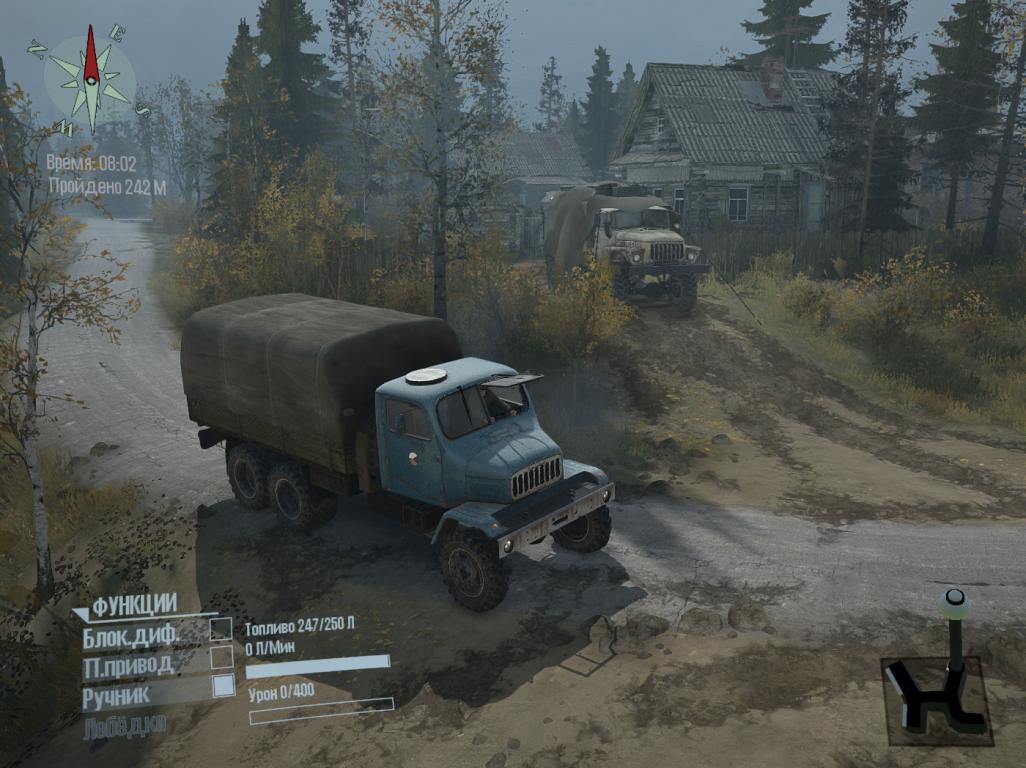
Task: Select the Лебёдка winch function
Action: point(124,724)
